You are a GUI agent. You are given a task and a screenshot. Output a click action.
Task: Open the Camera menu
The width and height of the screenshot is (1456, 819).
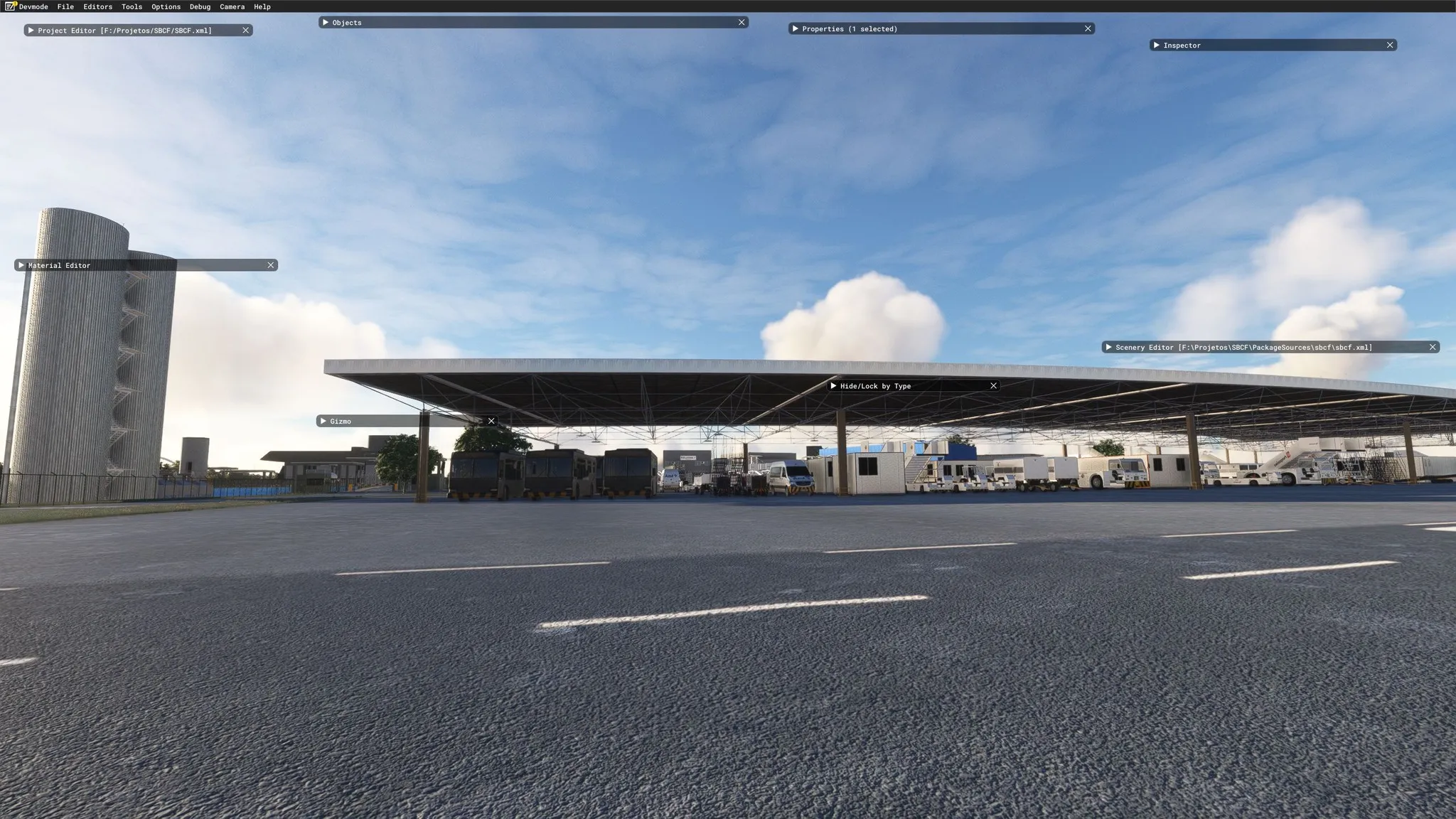tap(232, 6)
